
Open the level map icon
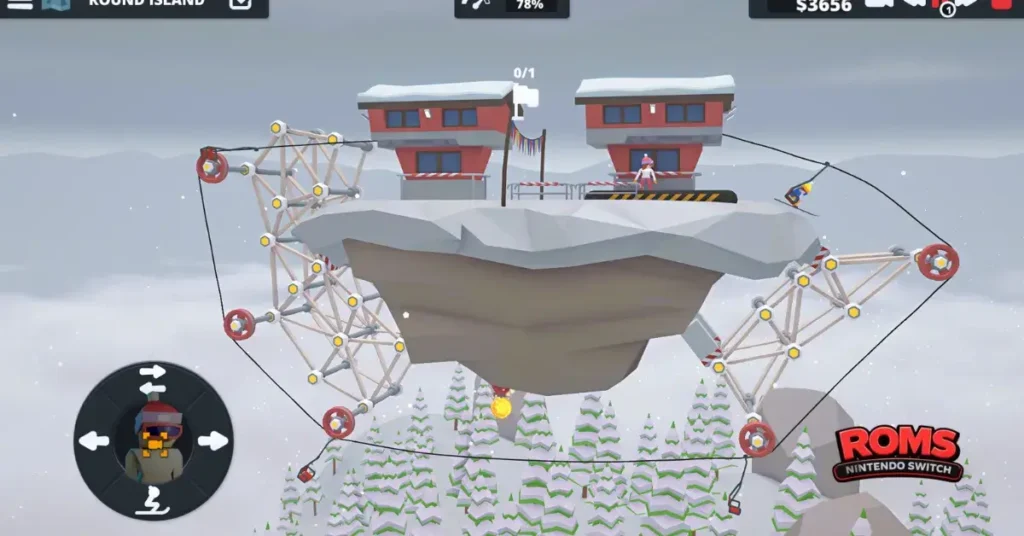click(55, 4)
